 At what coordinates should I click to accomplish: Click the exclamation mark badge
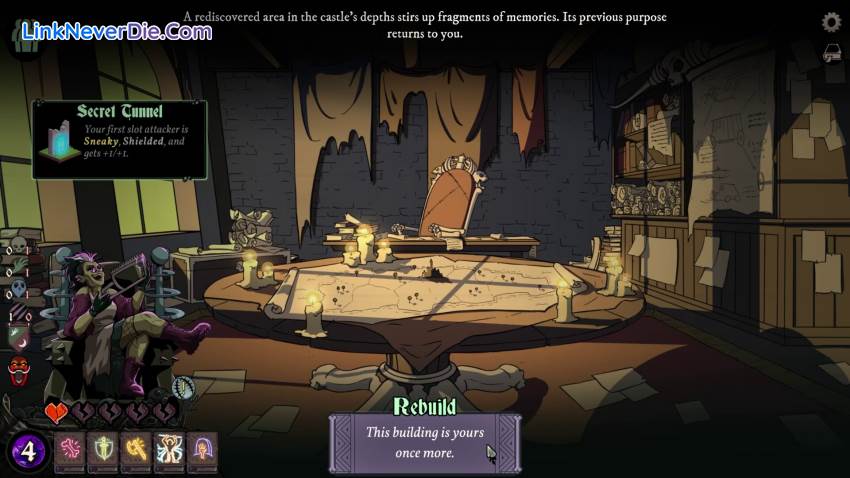(x=182, y=388)
